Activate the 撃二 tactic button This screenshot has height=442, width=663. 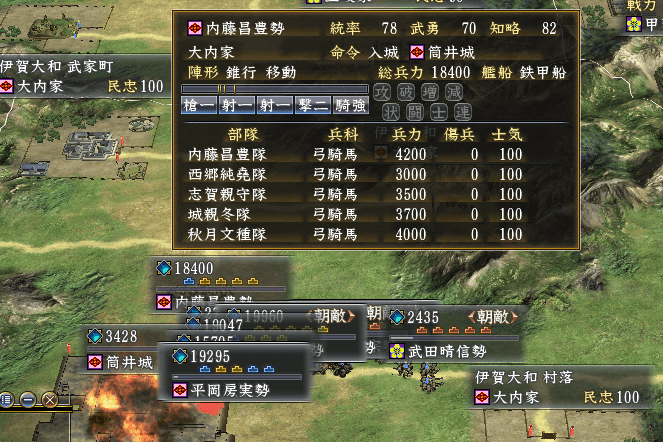[x=312, y=106]
